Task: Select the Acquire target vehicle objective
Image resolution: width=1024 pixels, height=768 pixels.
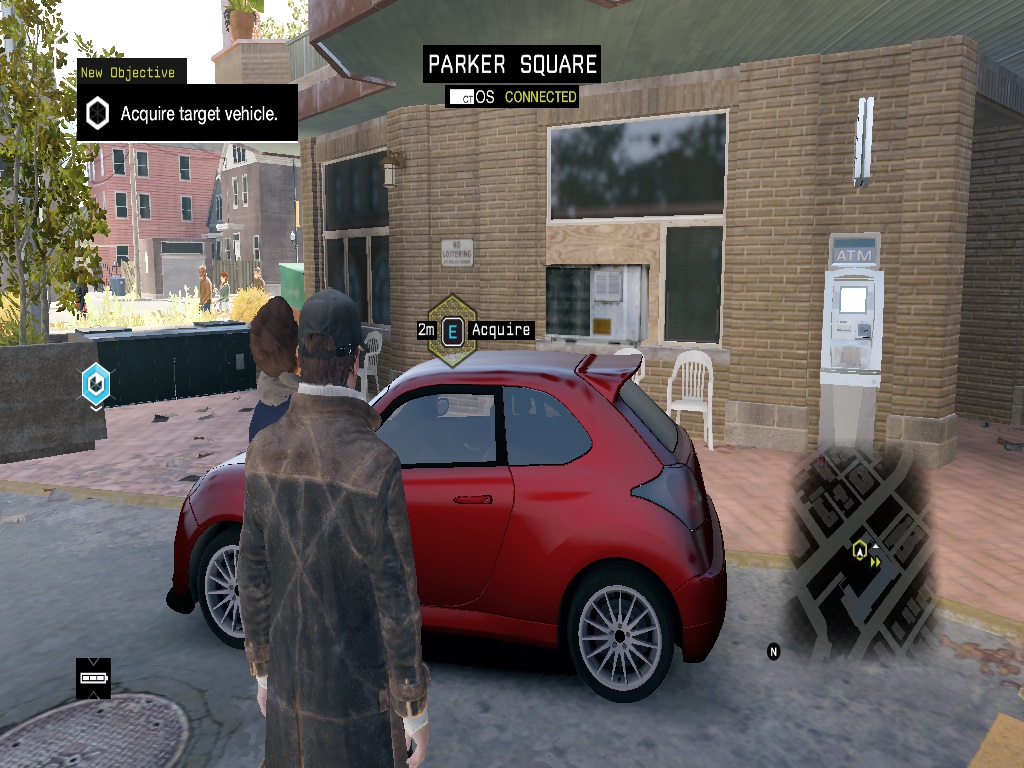Action: (x=187, y=113)
